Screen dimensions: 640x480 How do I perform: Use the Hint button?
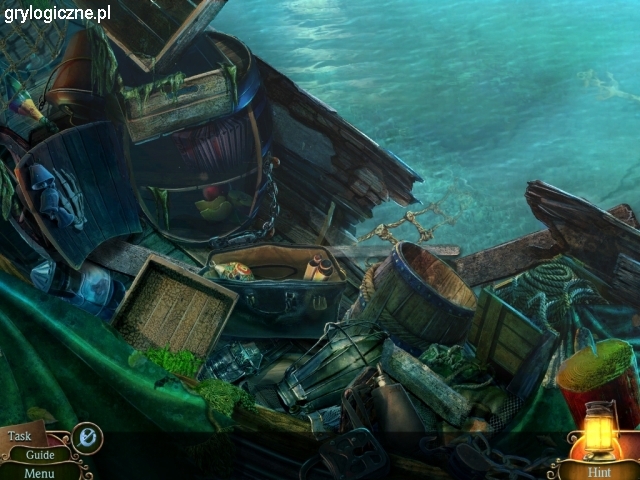pyautogui.click(x=599, y=471)
